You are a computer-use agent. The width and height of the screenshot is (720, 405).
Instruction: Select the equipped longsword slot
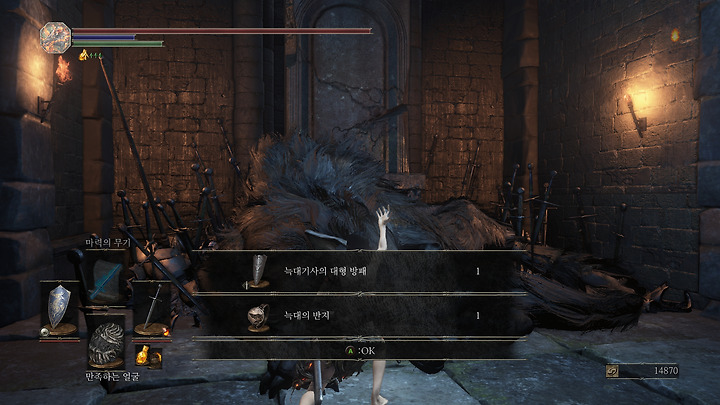152,309
